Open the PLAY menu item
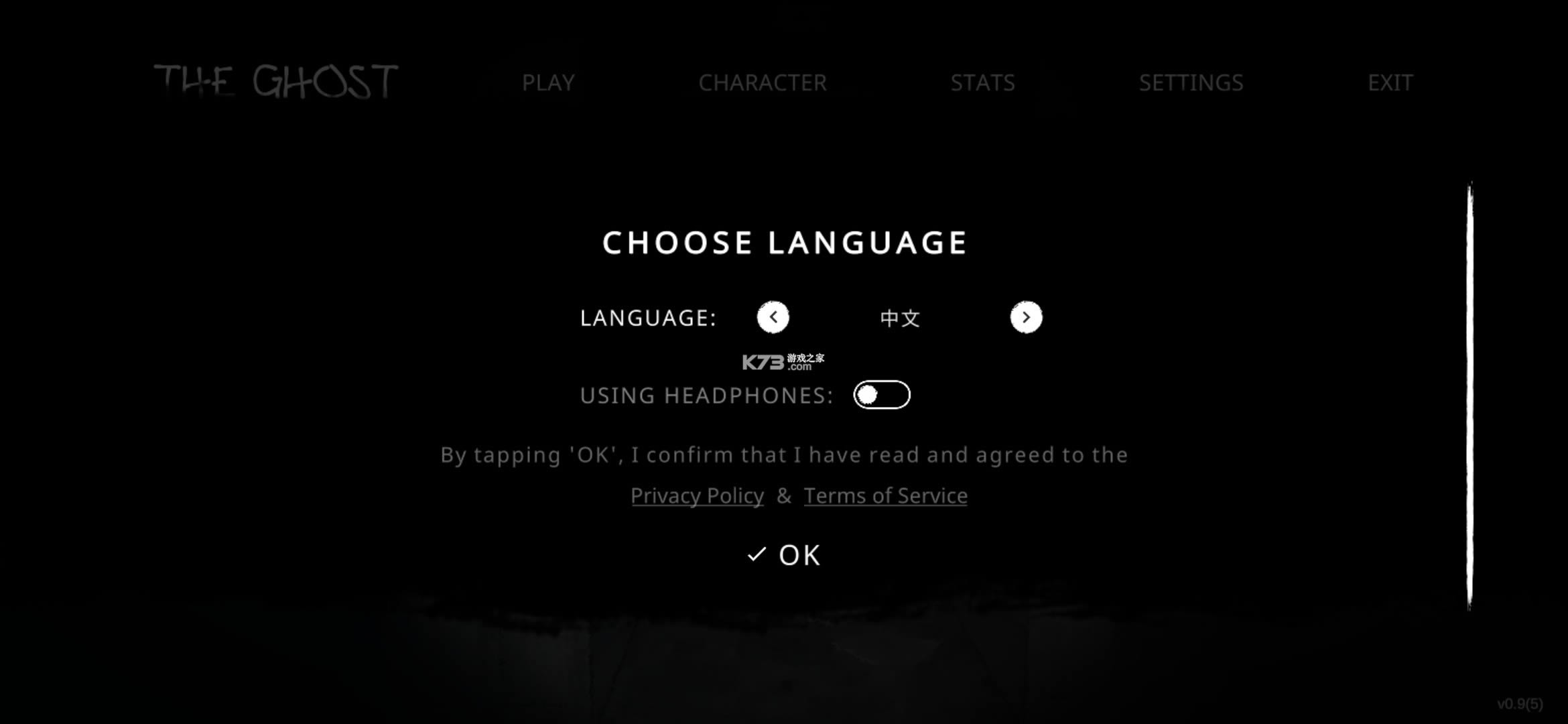This screenshot has width=1568, height=724. [x=549, y=82]
